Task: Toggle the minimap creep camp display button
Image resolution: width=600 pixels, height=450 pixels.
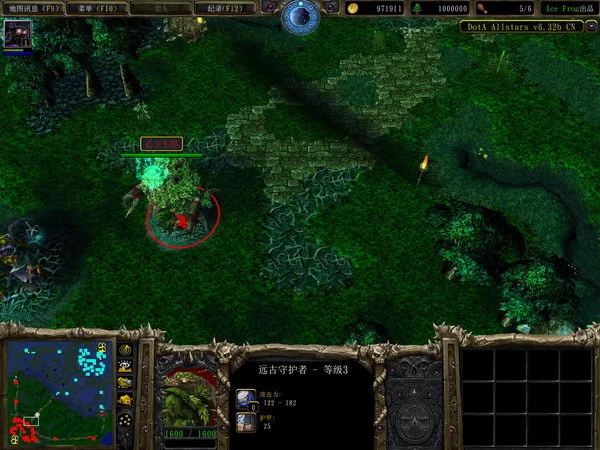Action: click(x=126, y=400)
